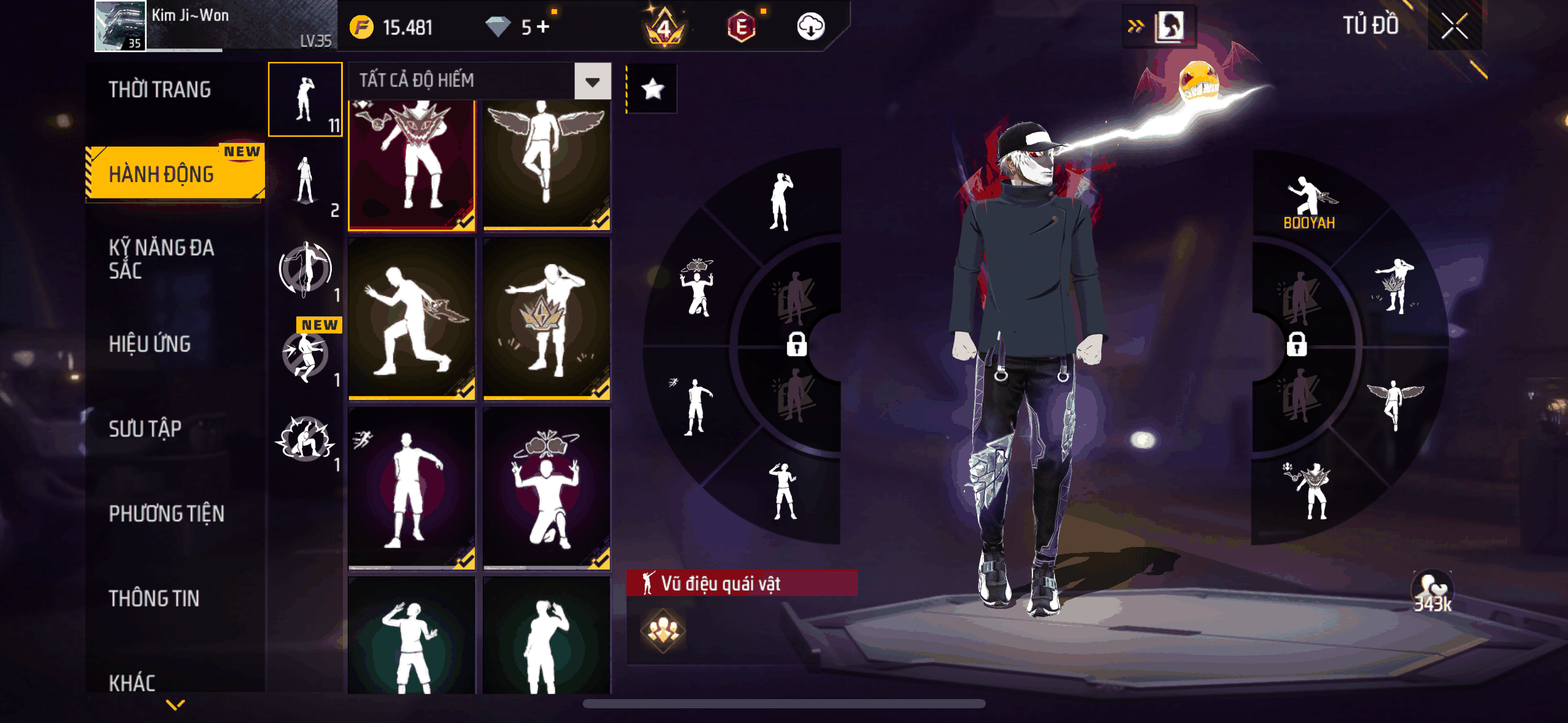Show the Thông Tin section
The width and height of the screenshot is (1568, 723).
click(x=154, y=598)
